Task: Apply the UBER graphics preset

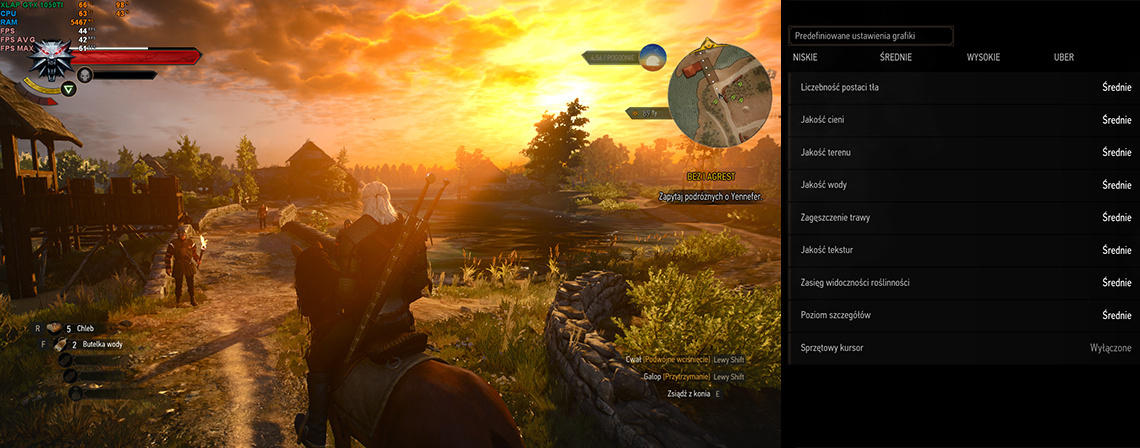Action: click(1063, 58)
